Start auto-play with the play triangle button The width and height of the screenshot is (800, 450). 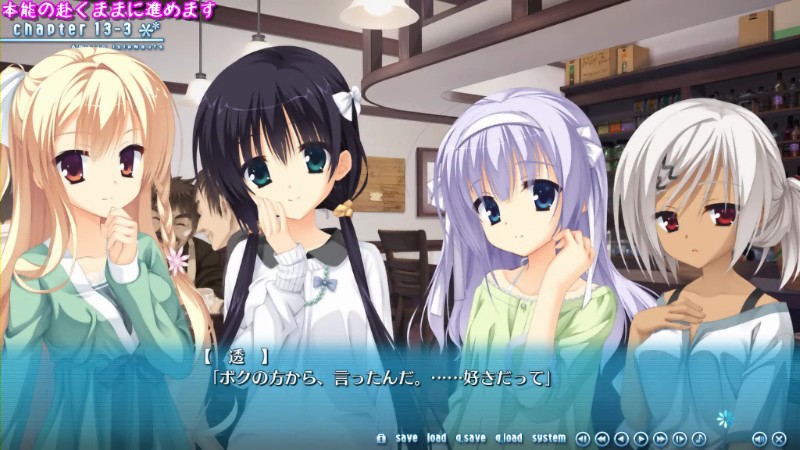click(x=641, y=438)
